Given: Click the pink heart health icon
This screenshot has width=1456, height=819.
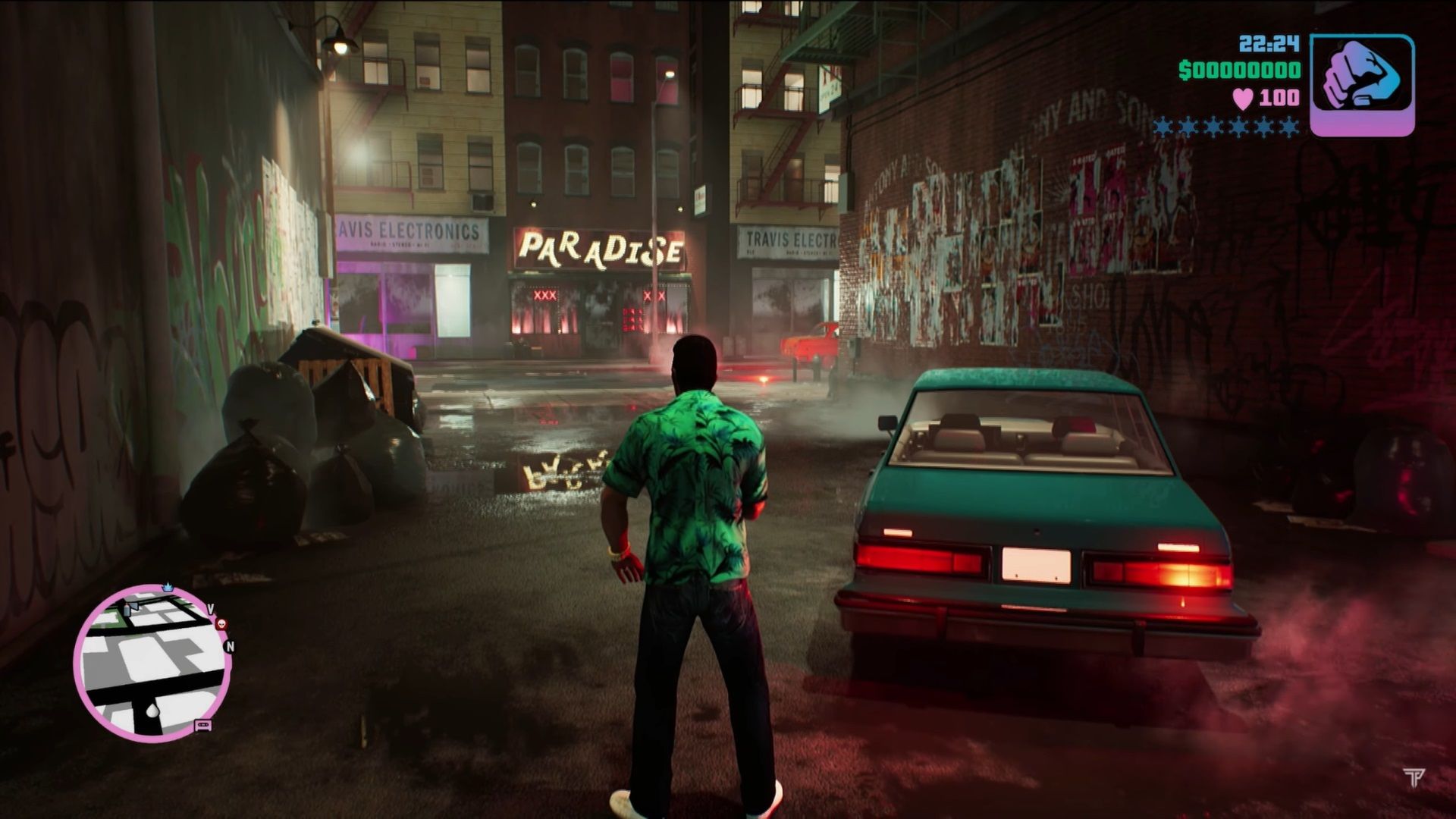Looking at the screenshot, I should click(1242, 99).
